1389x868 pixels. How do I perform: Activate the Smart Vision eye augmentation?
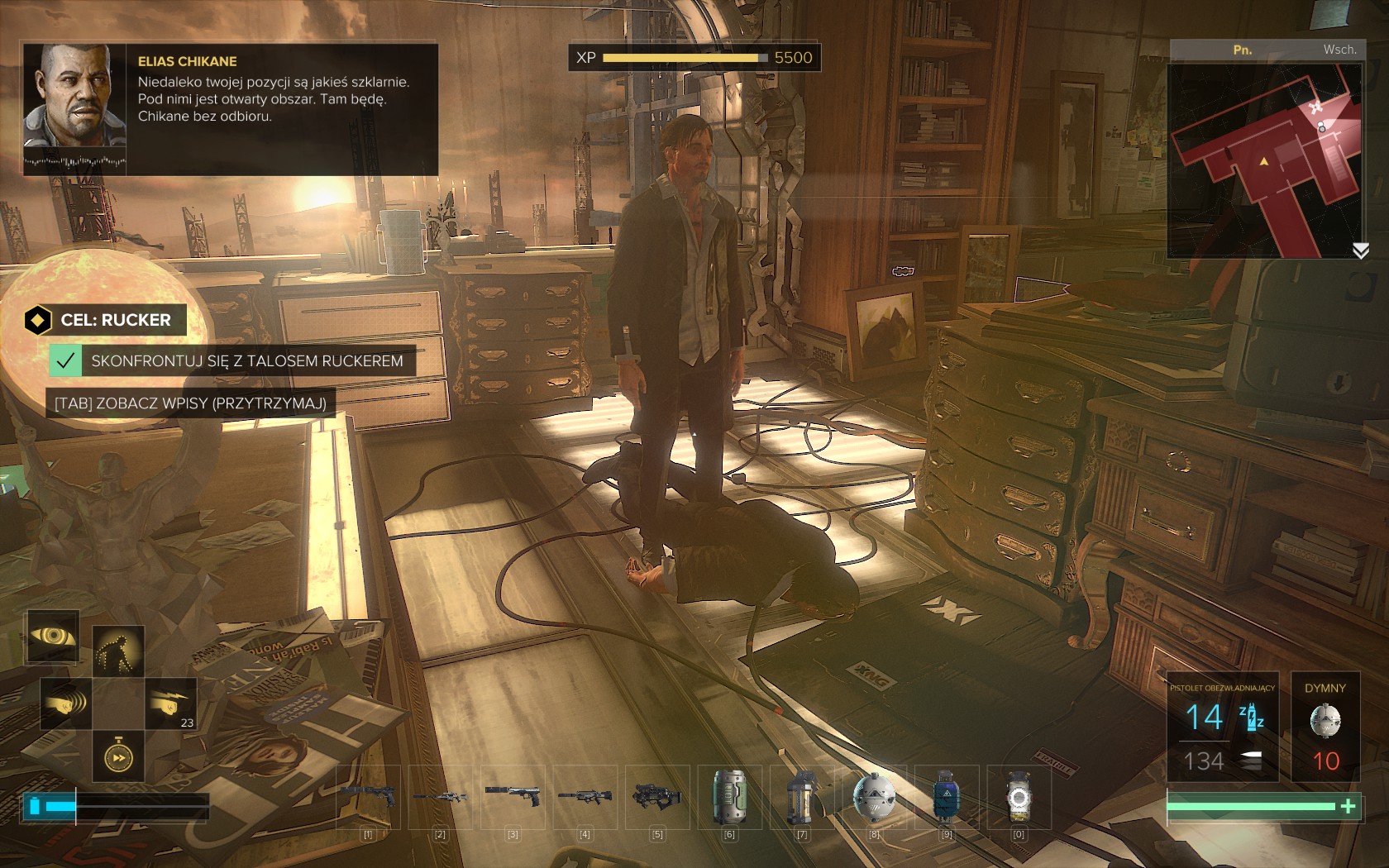coord(53,637)
